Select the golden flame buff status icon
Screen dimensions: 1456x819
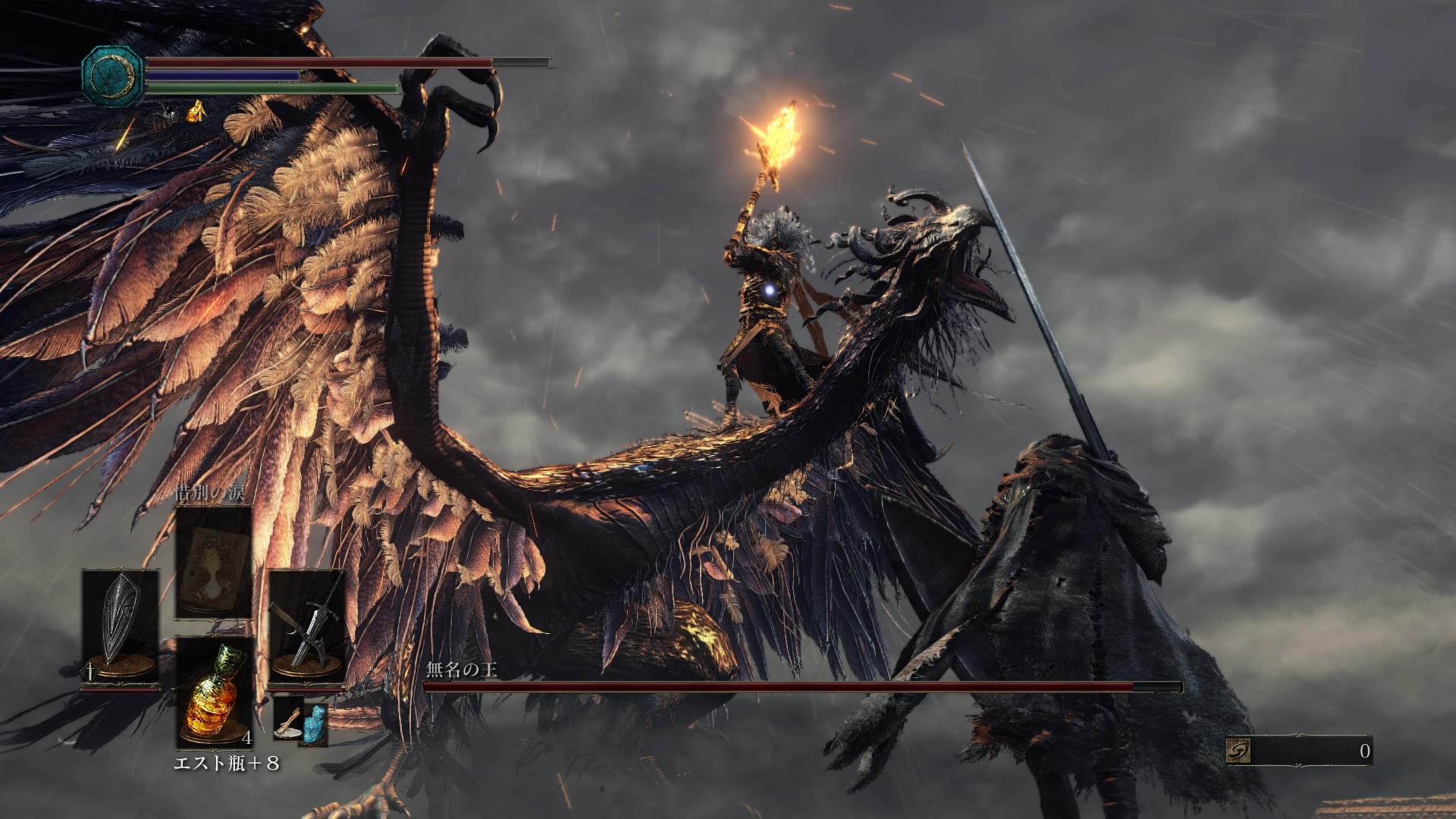[x=196, y=111]
